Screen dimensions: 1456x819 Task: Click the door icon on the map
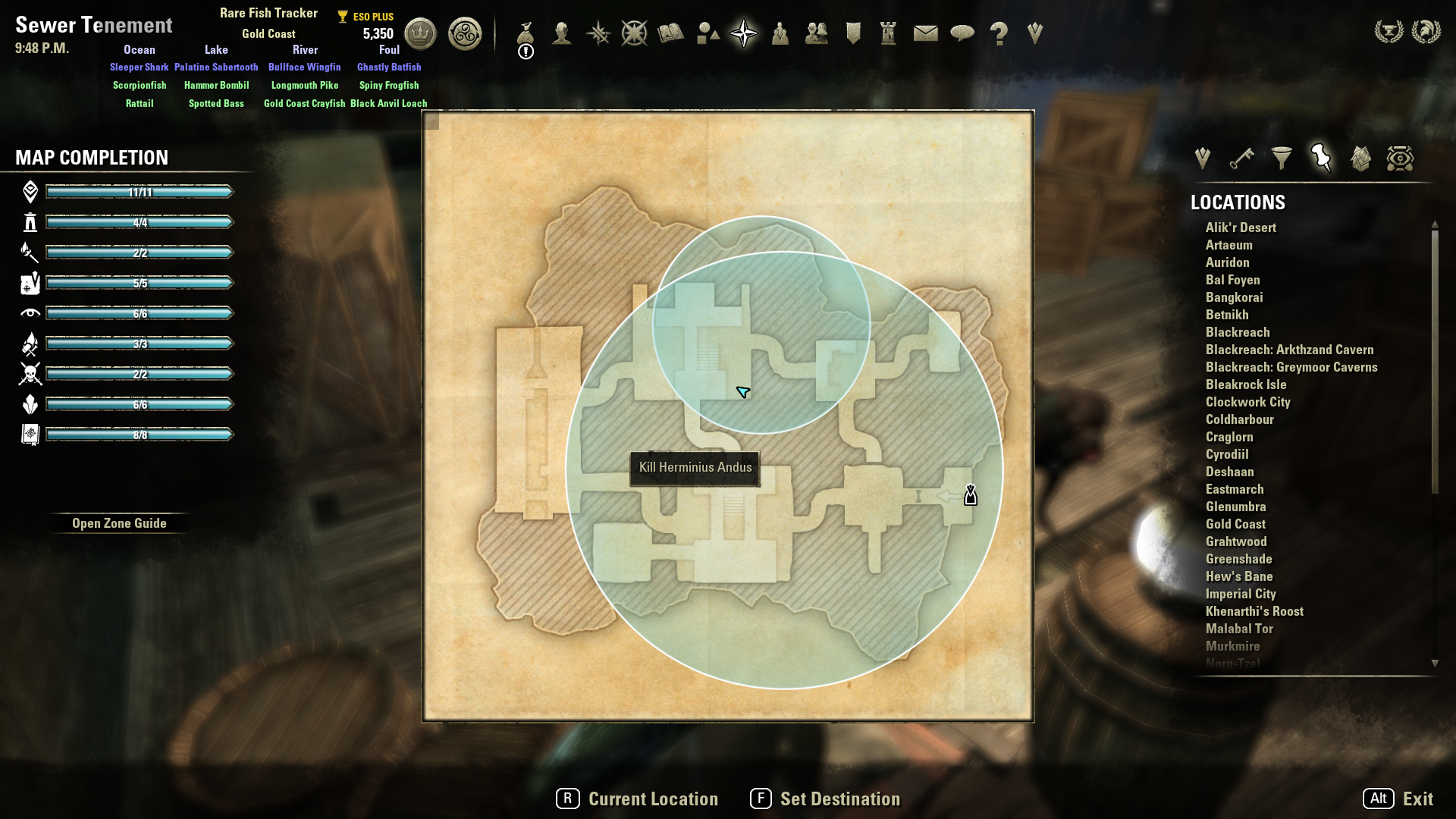[971, 496]
